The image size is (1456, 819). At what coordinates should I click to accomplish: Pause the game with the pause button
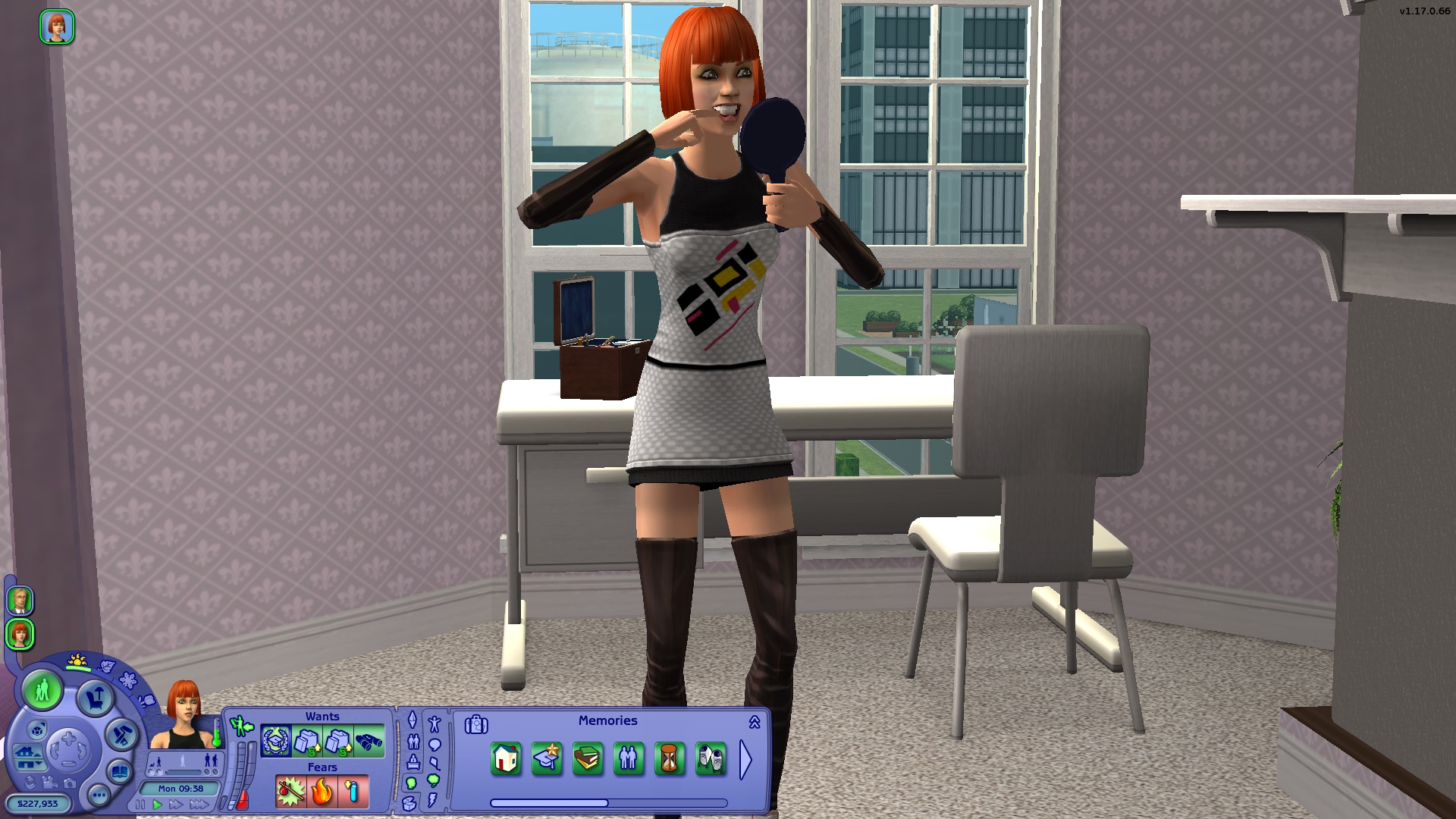coord(140,802)
